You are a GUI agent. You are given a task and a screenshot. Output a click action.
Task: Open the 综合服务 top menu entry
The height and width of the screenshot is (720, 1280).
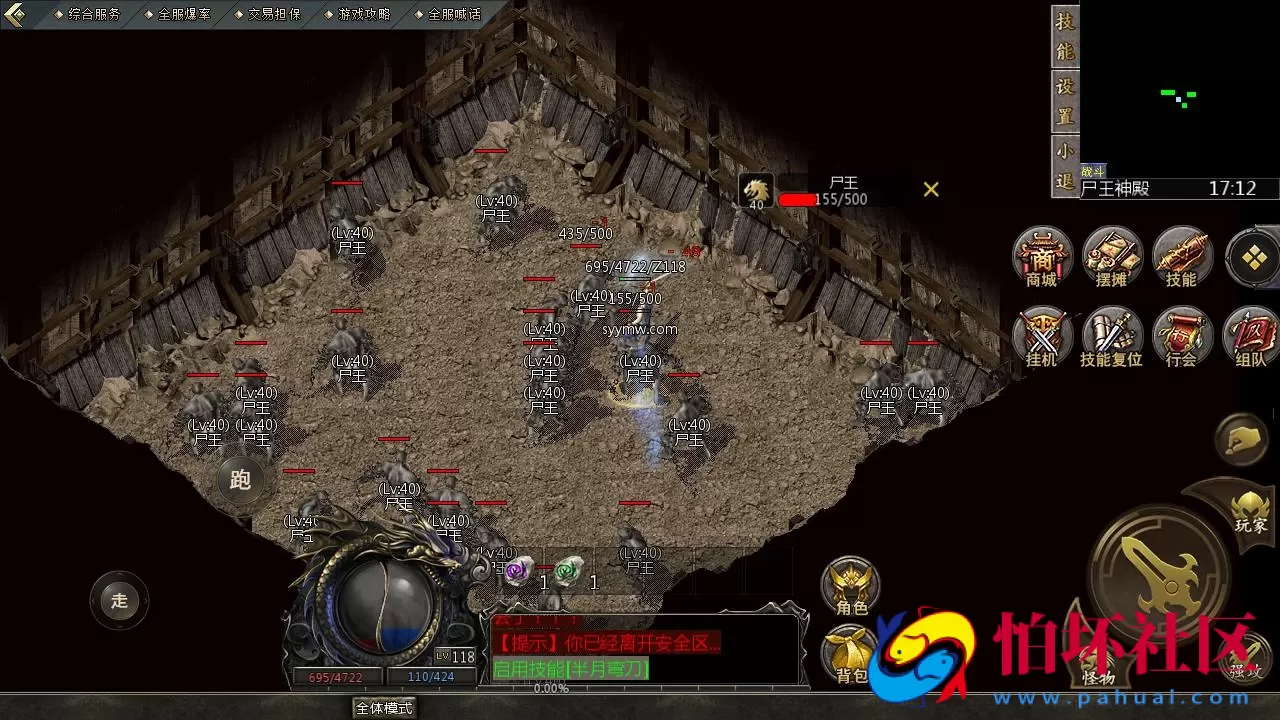93,14
